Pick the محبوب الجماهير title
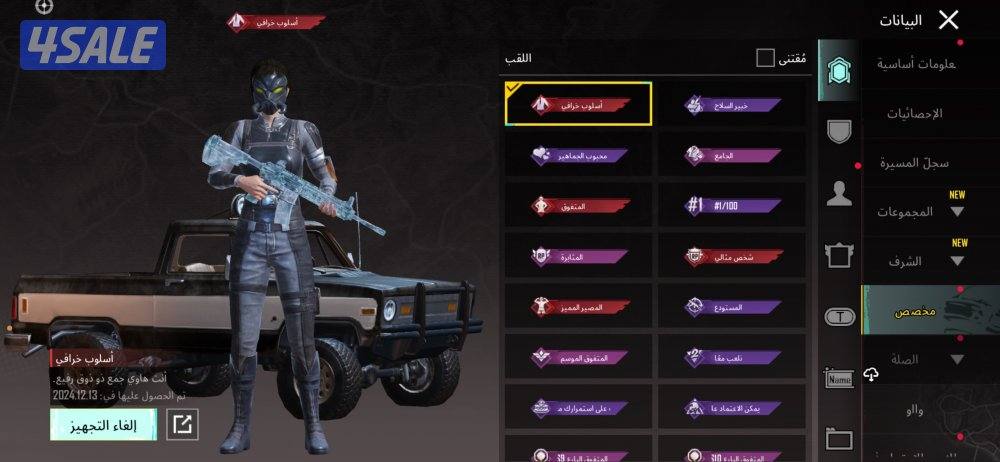 [x=579, y=154]
